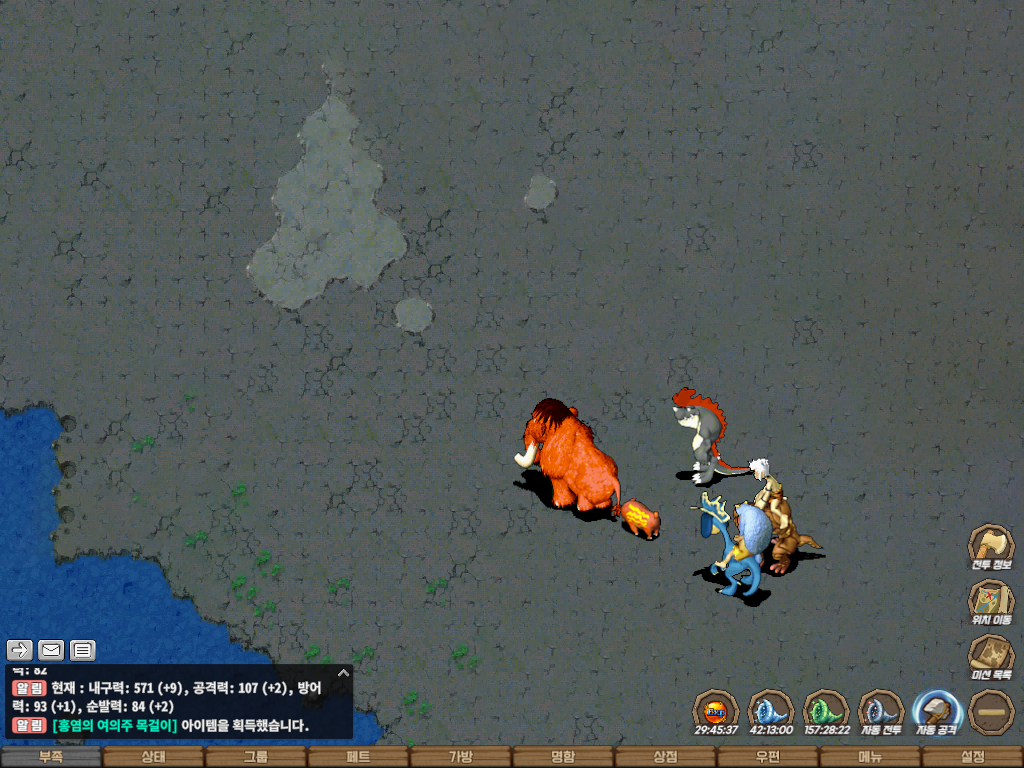This screenshot has width=1024, height=768.
Task: Open the 가방 (Bag) inventory
Action: click(460, 757)
